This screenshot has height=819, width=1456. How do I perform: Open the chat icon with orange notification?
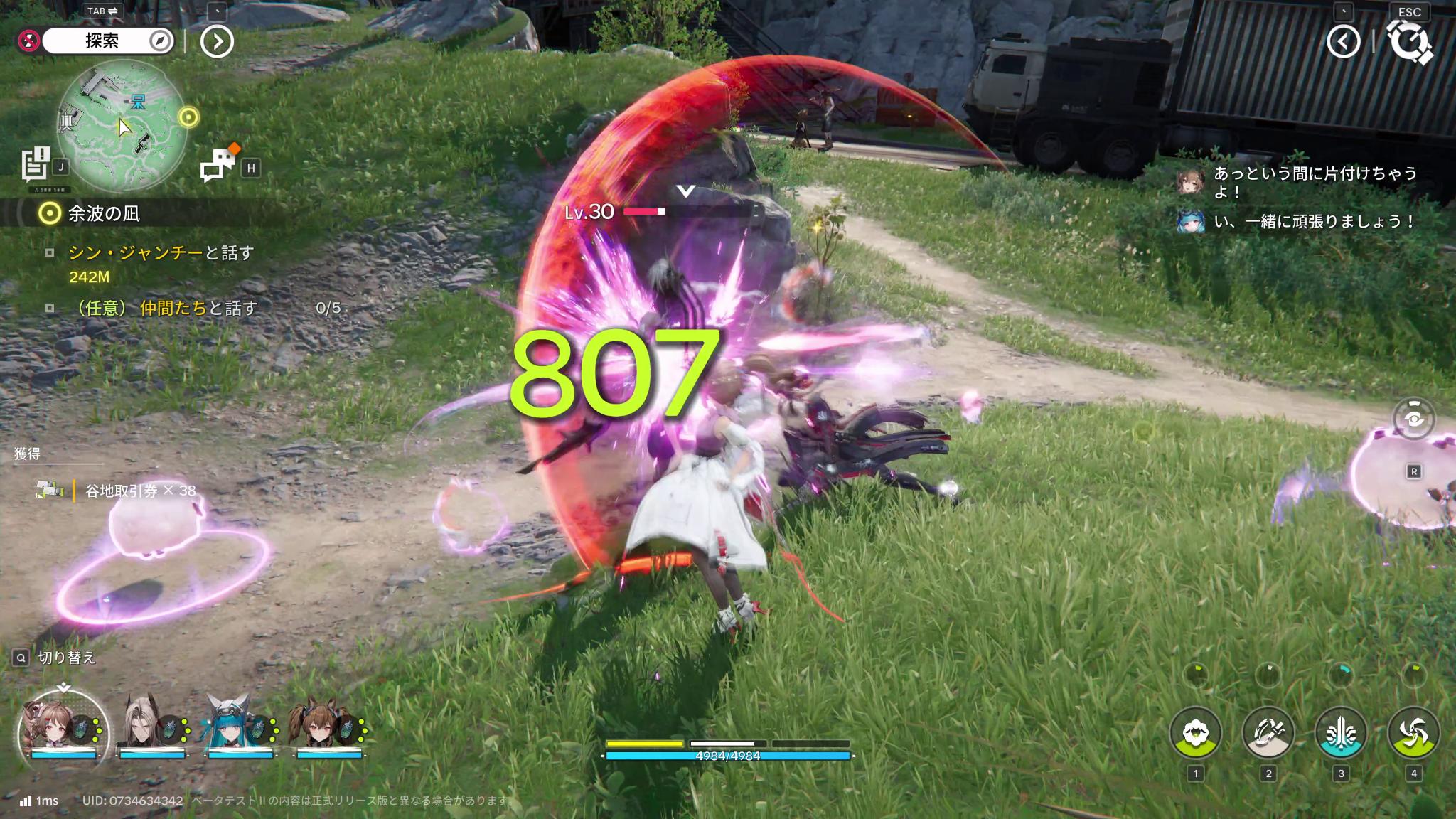tap(220, 164)
